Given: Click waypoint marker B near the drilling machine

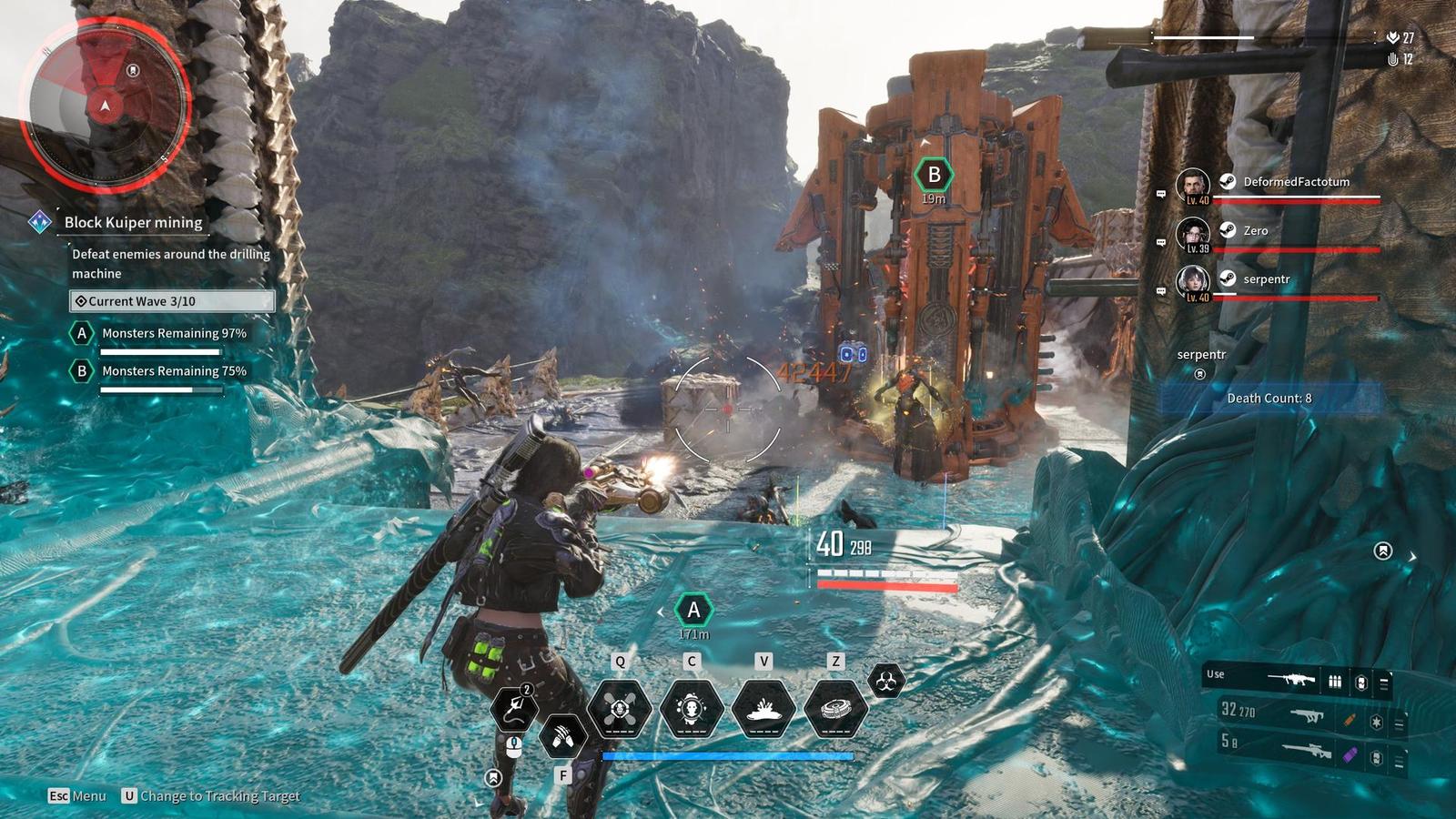Looking at the screenshot, I should pyautogui.click(x=934, y=175).
